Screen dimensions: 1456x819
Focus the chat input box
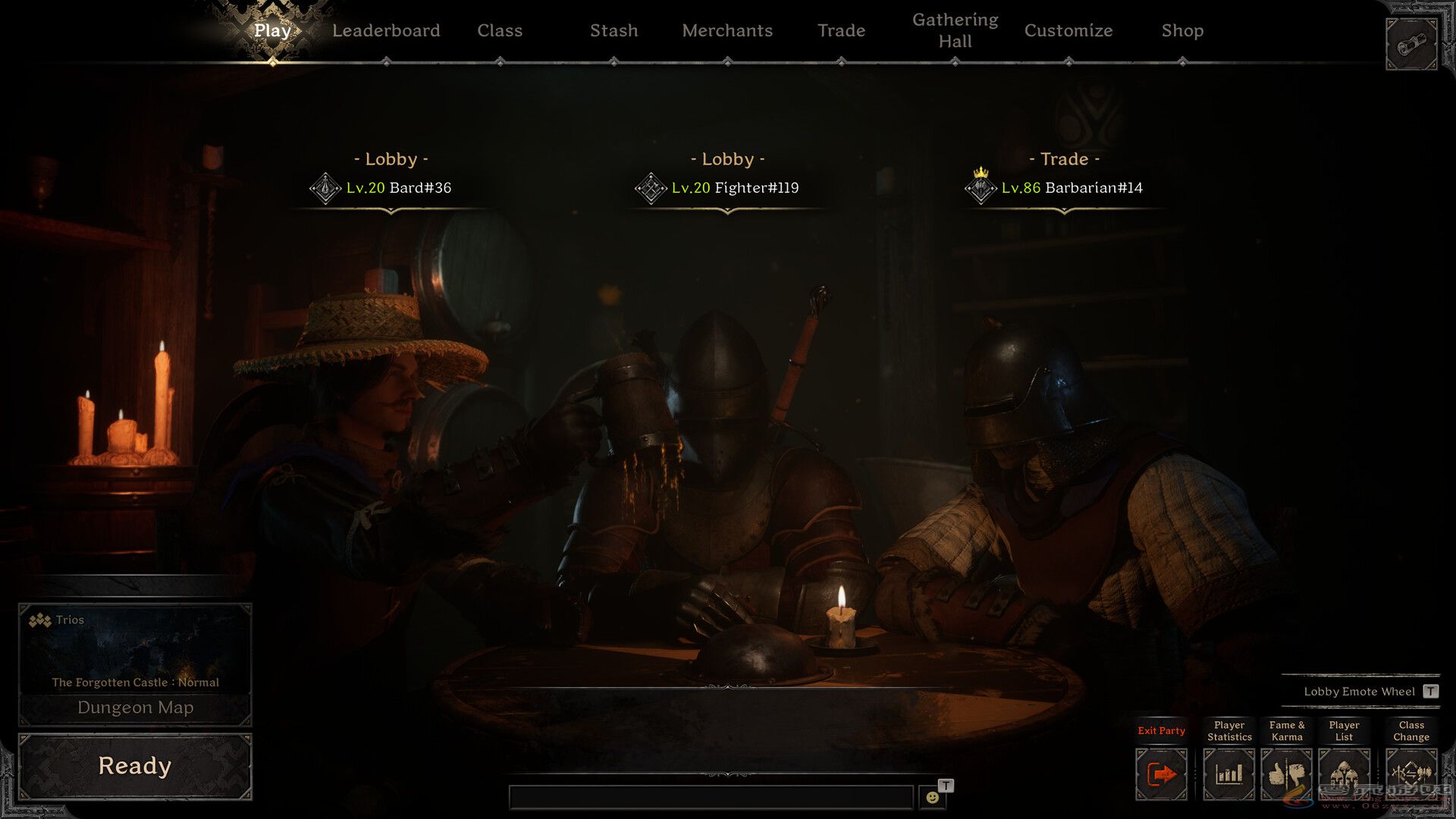pos(711,797)
